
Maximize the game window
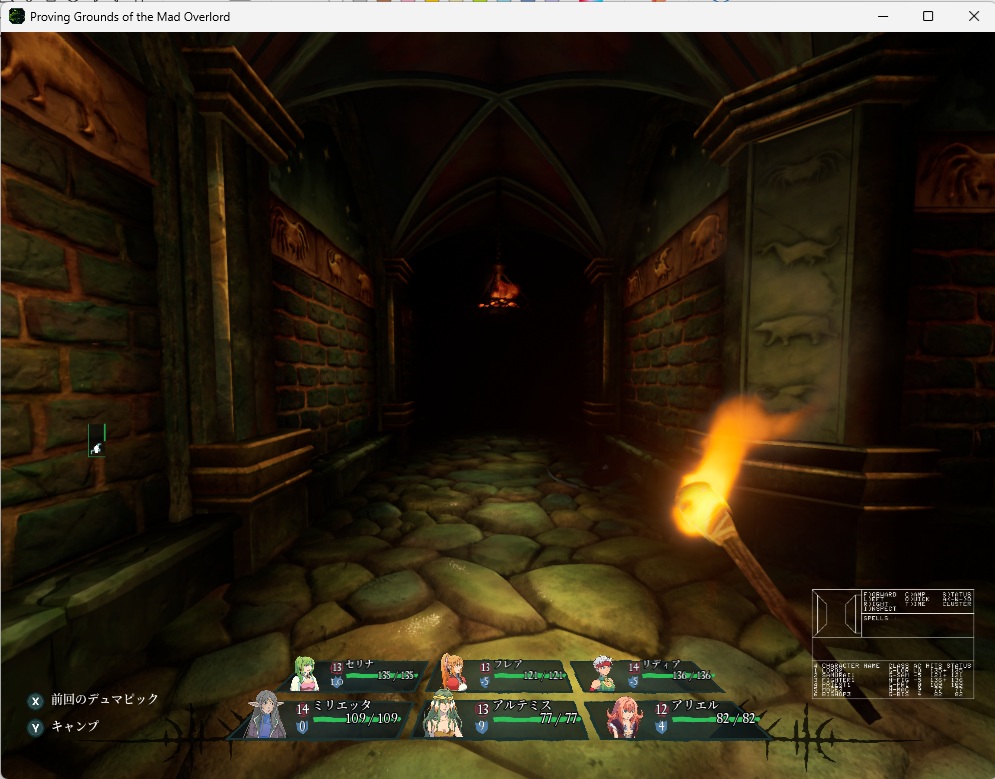pyautogui.click(x=928, y=16)
